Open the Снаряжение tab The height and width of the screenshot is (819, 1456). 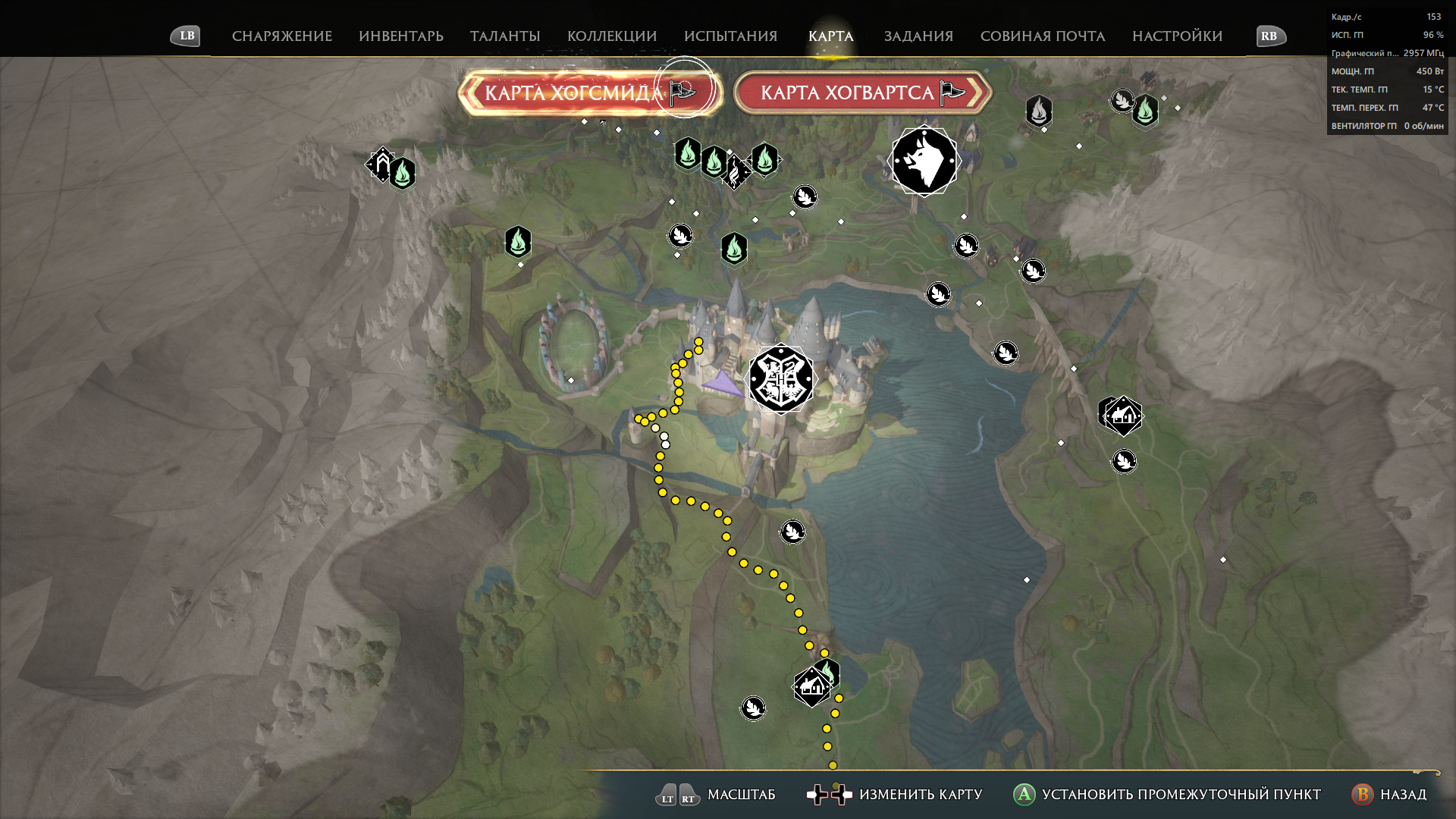(x=281, y=36)
